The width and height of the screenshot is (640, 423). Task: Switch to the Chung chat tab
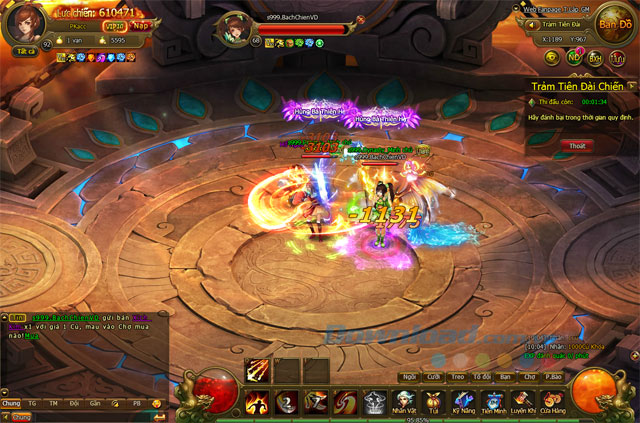pyautogui.click(x=11, y=402)
